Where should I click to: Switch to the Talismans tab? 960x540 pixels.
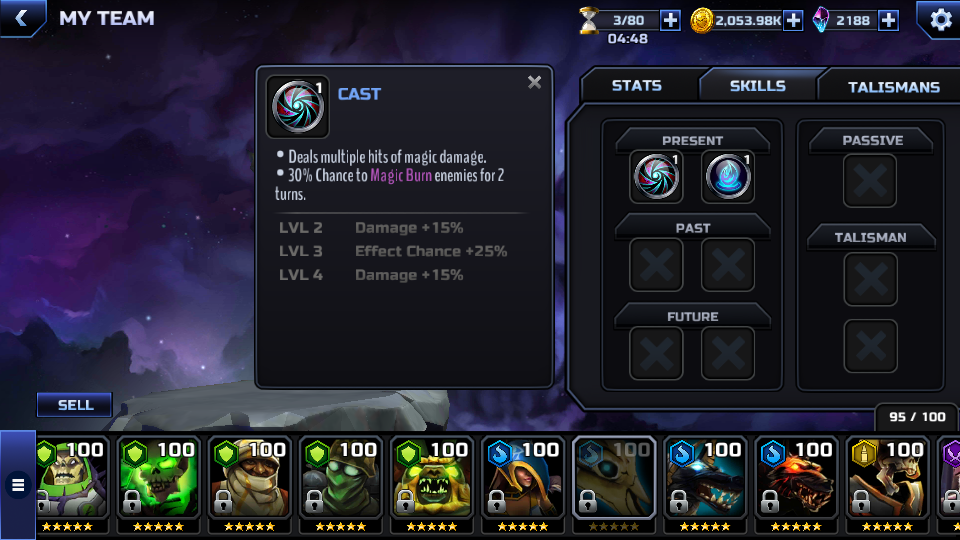point(893,87)
